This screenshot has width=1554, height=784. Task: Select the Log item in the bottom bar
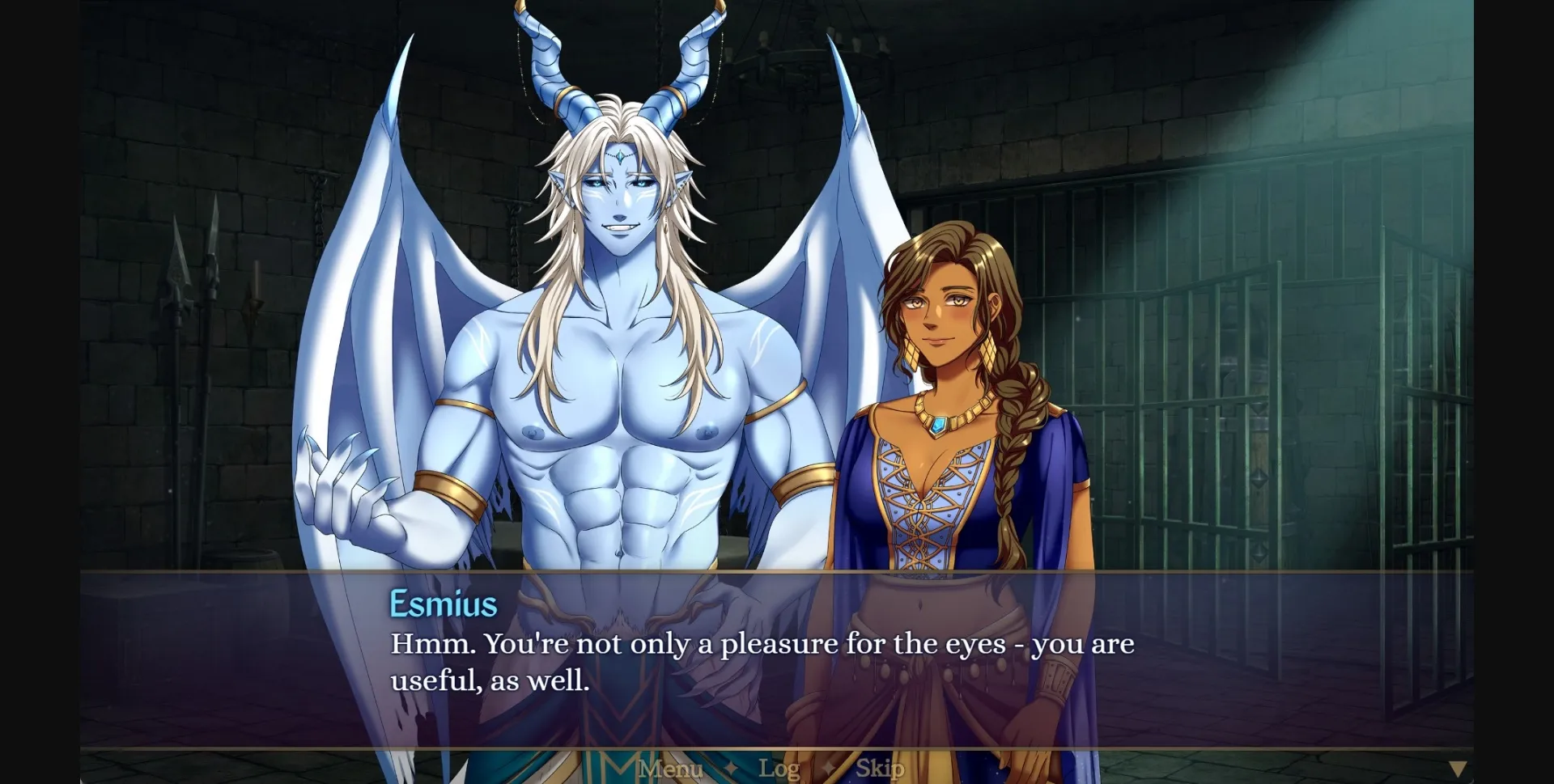pos(779,769)
